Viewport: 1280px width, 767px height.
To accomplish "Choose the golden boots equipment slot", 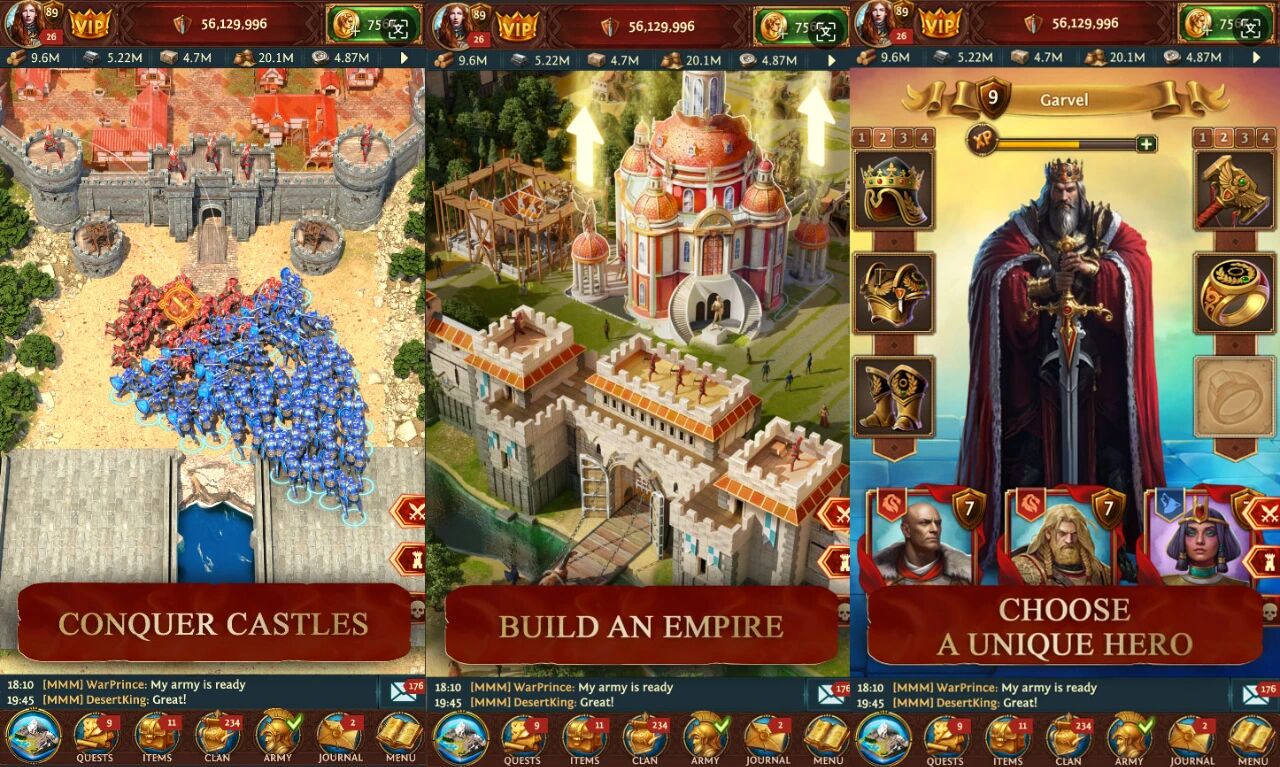I will tap(893, 396).
